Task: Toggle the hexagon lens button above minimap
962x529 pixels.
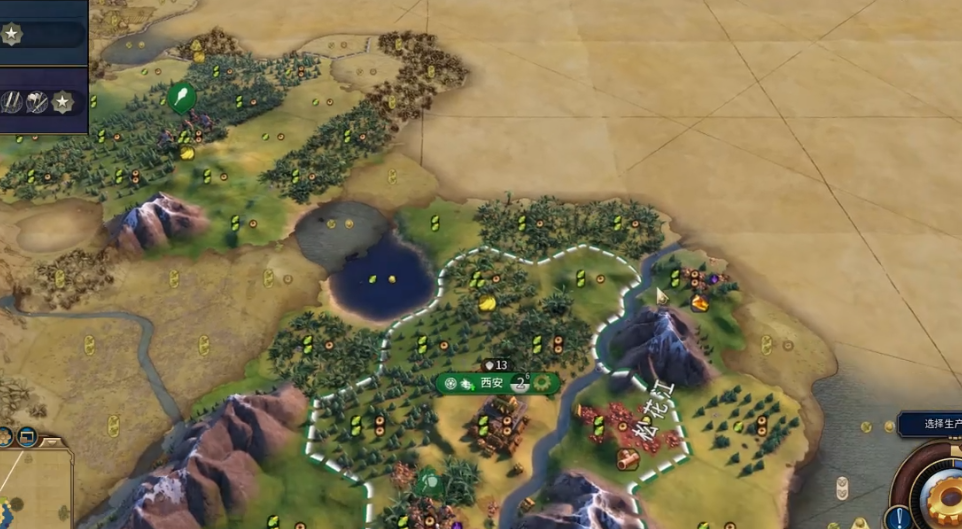Action: [x=5, y=436]
